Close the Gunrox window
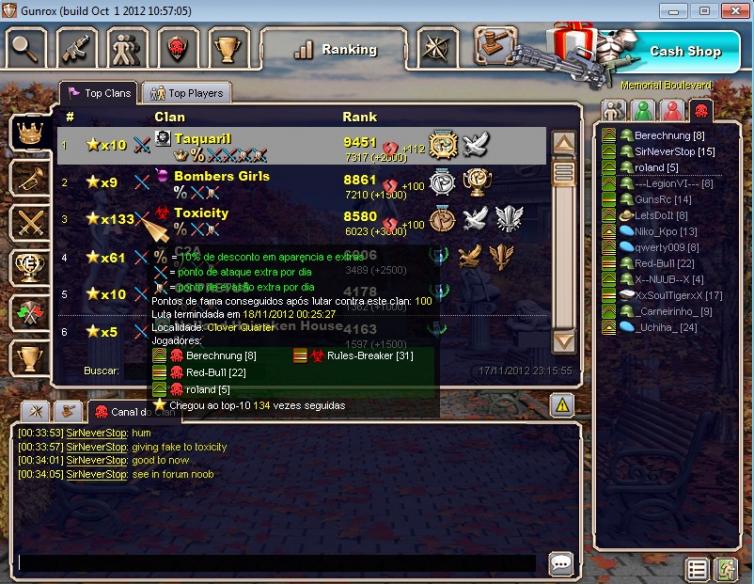Image resolution: width=754 pixels, height=584 pixels. (733, 10)
